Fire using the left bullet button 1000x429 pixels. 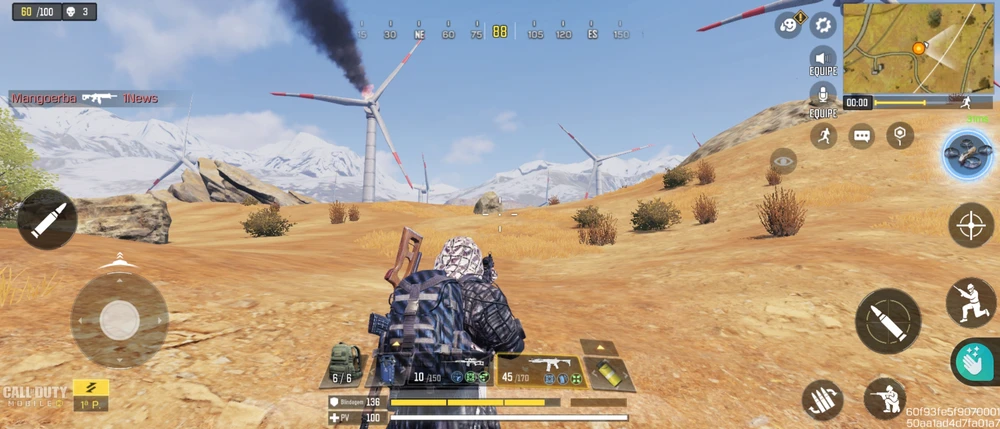point(47,219)
